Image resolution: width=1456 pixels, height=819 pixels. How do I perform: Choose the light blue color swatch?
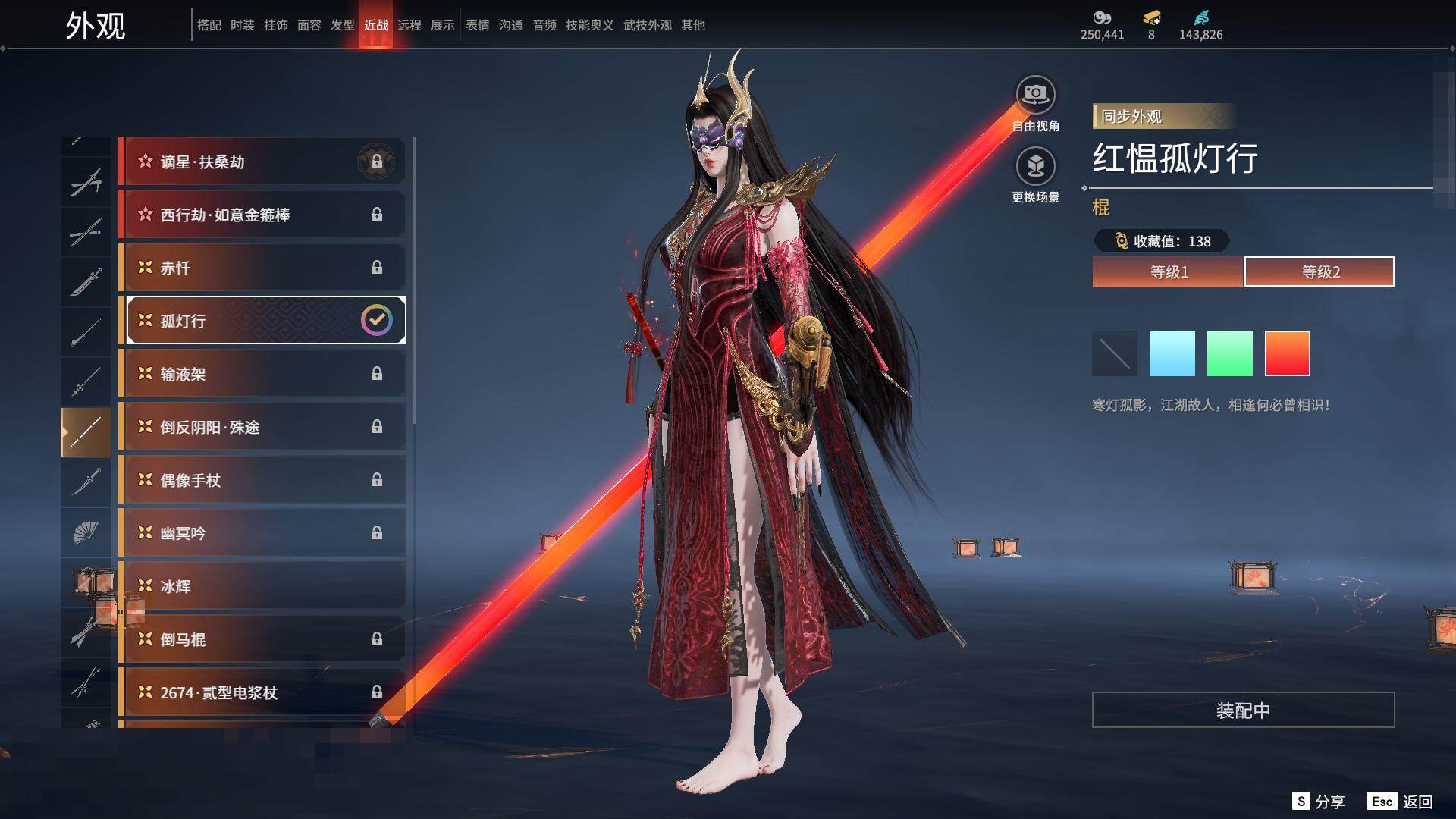click(x=1172, y=353)
